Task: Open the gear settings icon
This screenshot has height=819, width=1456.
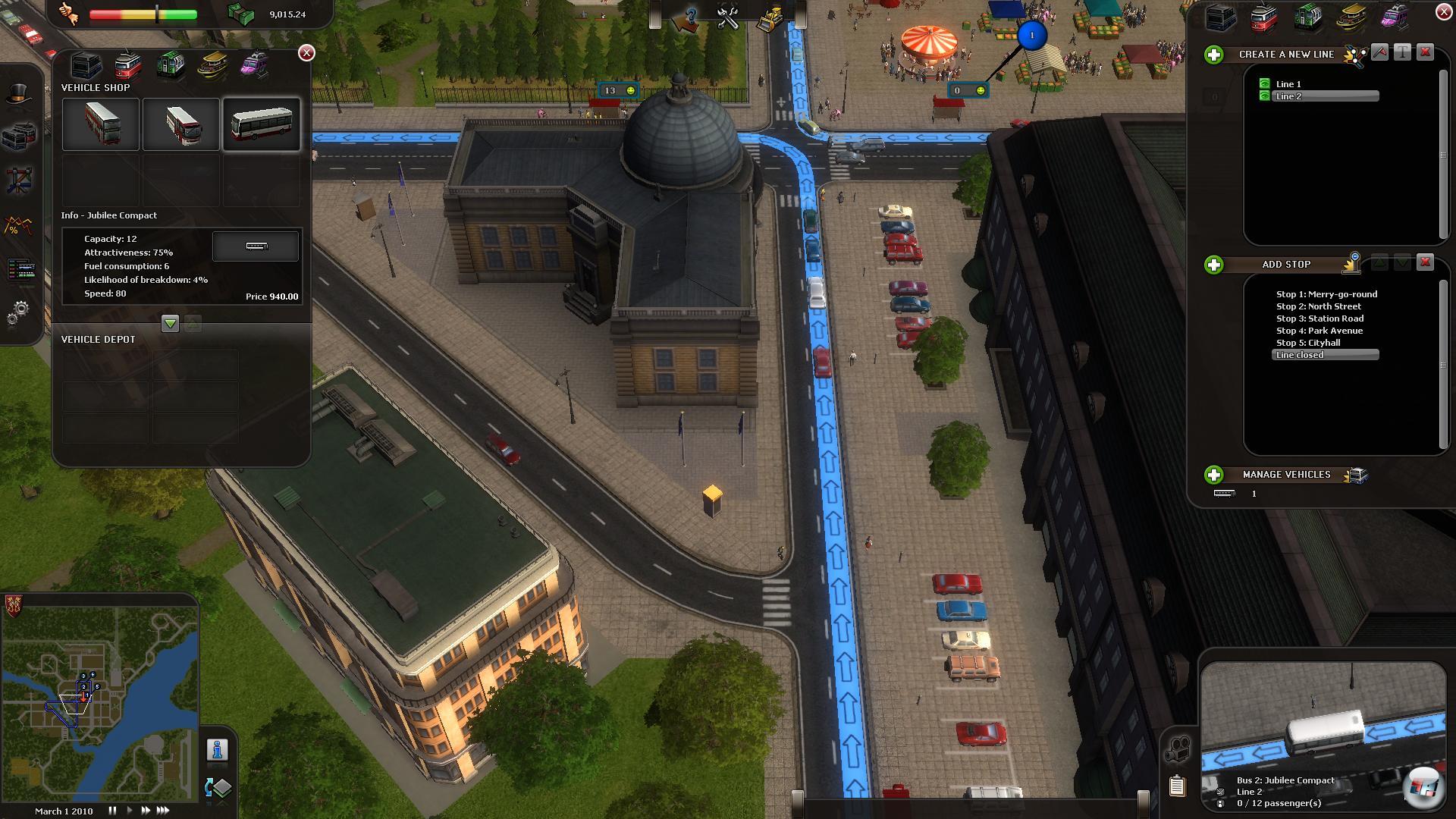Action: pyautogui.click(x=20, y=311)
